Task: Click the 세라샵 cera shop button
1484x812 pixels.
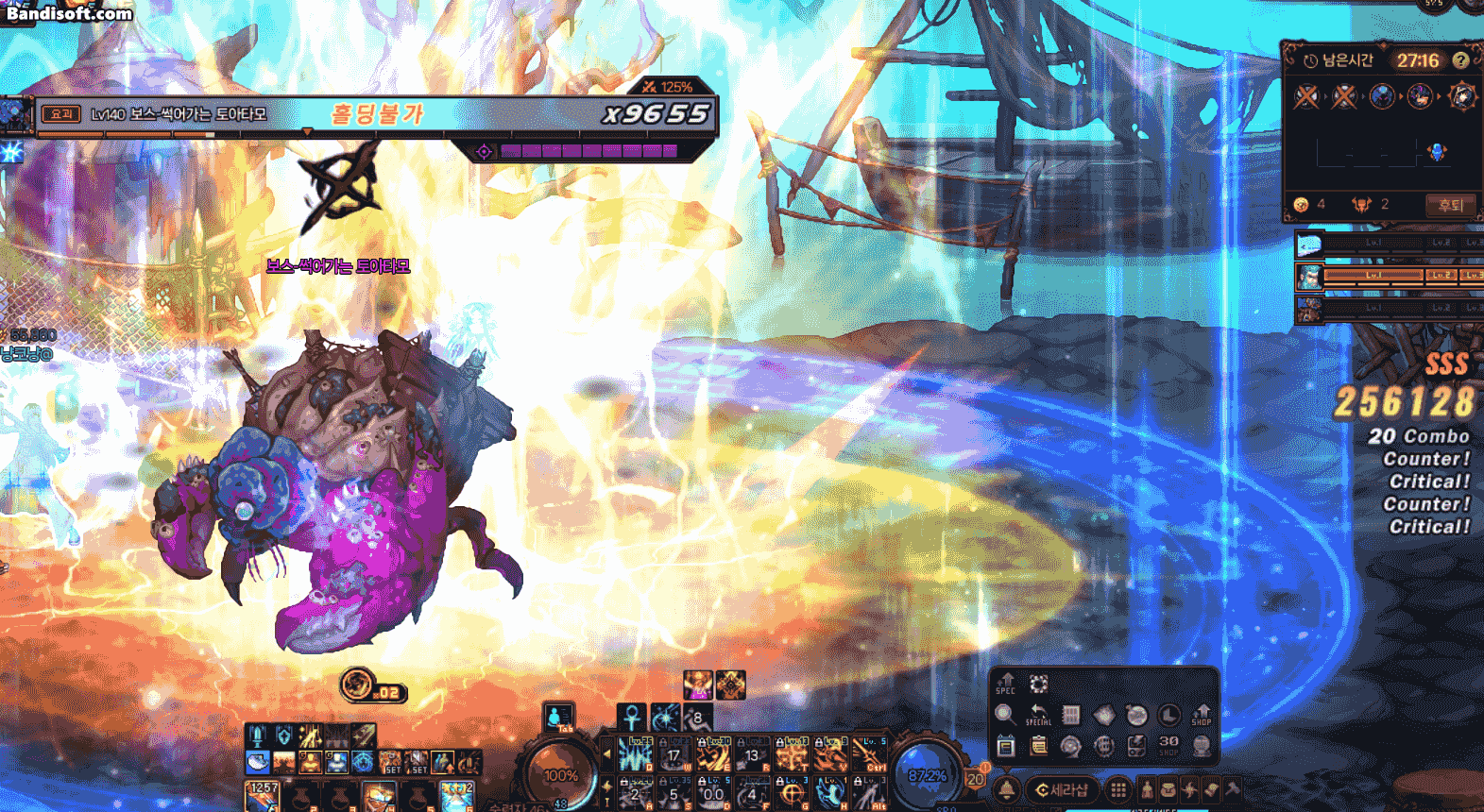Action: pyautogui.click(x=1064, y=789)
